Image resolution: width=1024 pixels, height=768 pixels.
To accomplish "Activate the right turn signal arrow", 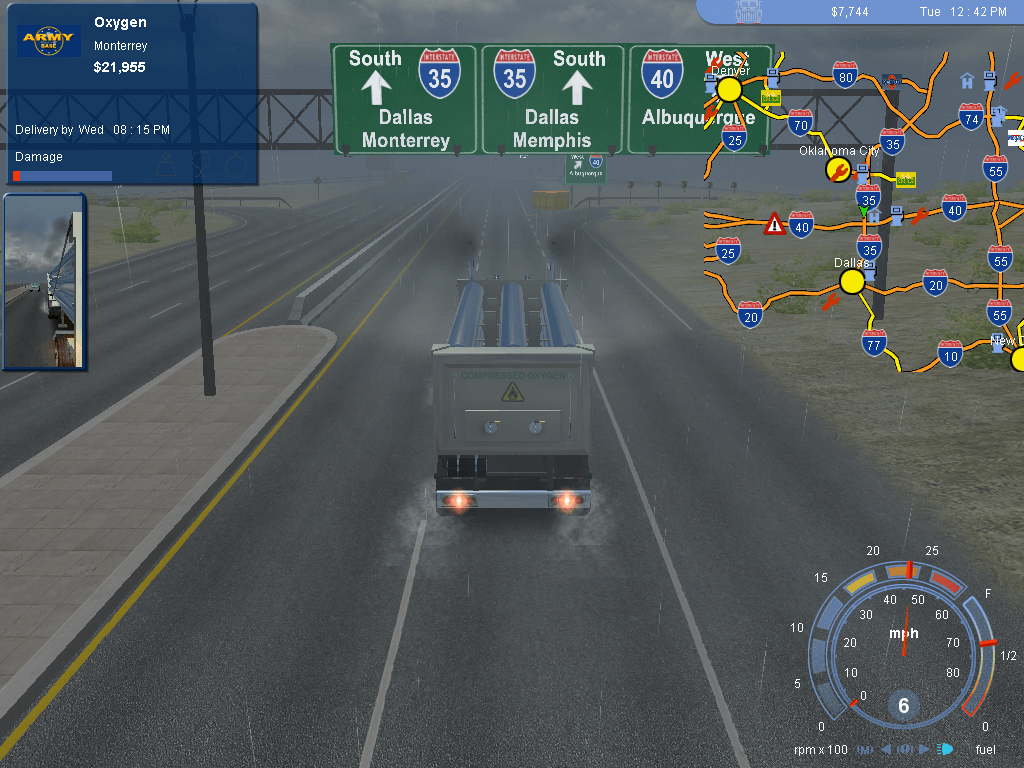I will 924,749.
